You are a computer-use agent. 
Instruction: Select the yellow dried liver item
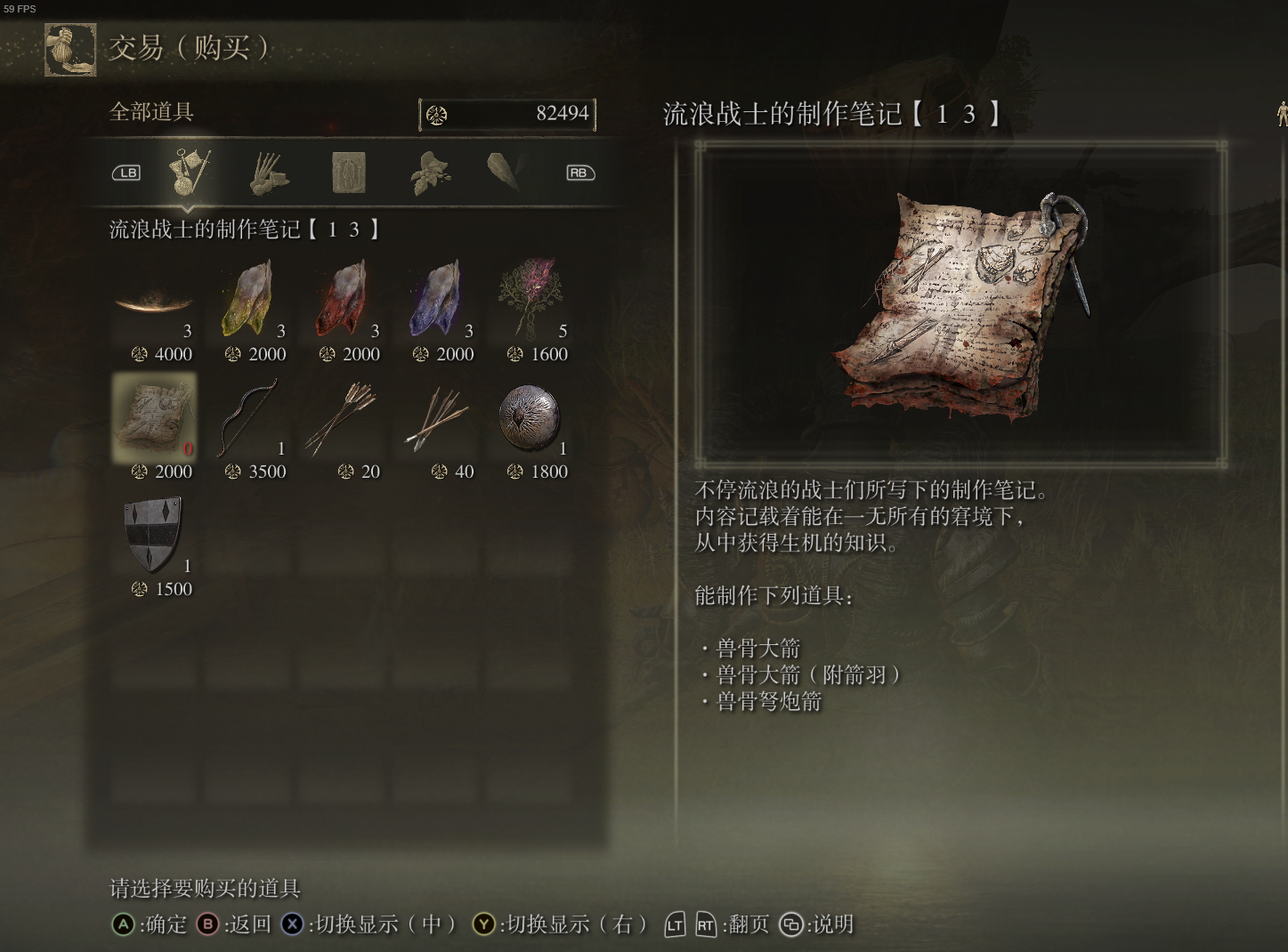point(250,301)
